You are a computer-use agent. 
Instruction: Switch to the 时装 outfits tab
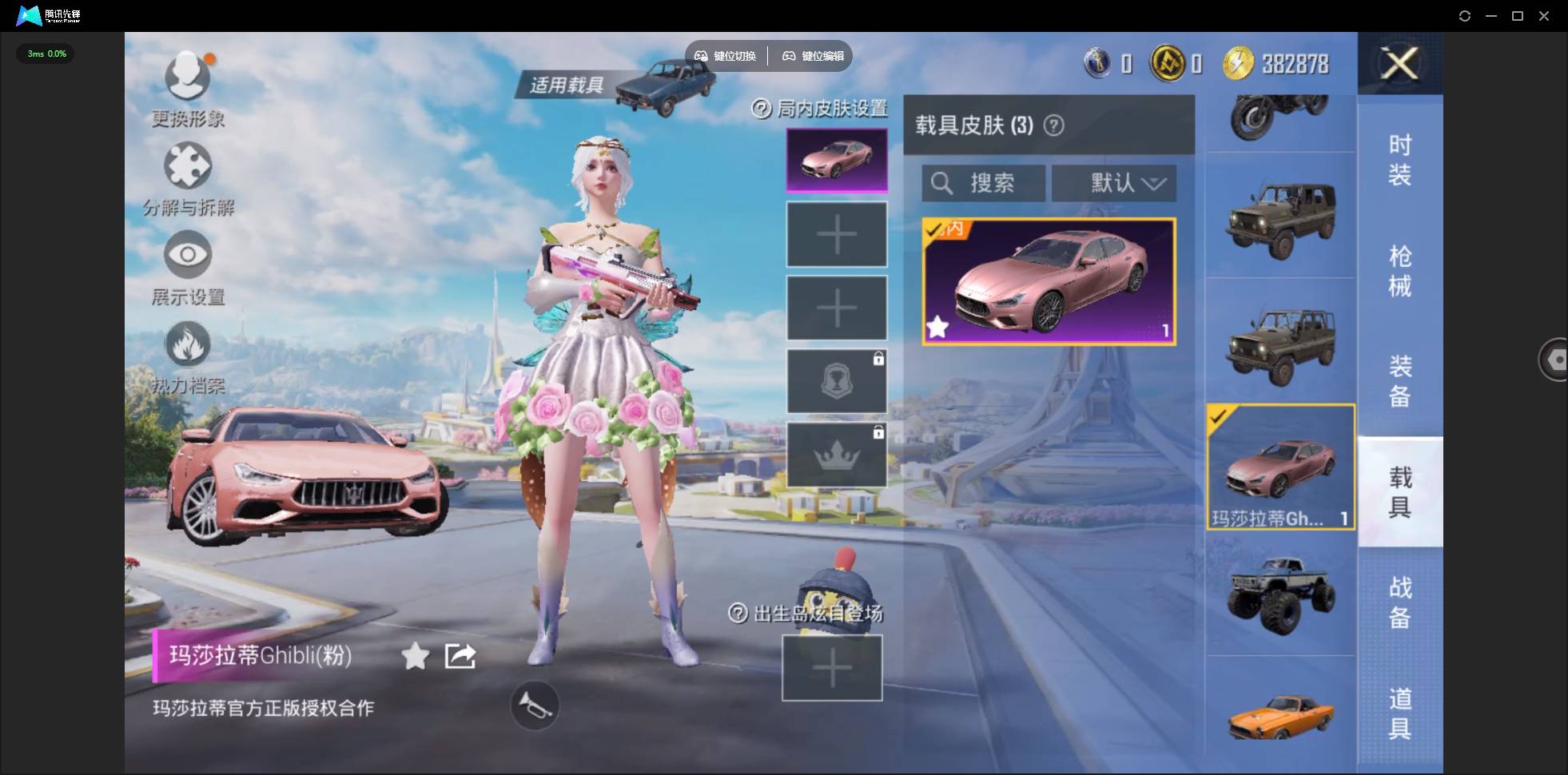(1399, 160)
